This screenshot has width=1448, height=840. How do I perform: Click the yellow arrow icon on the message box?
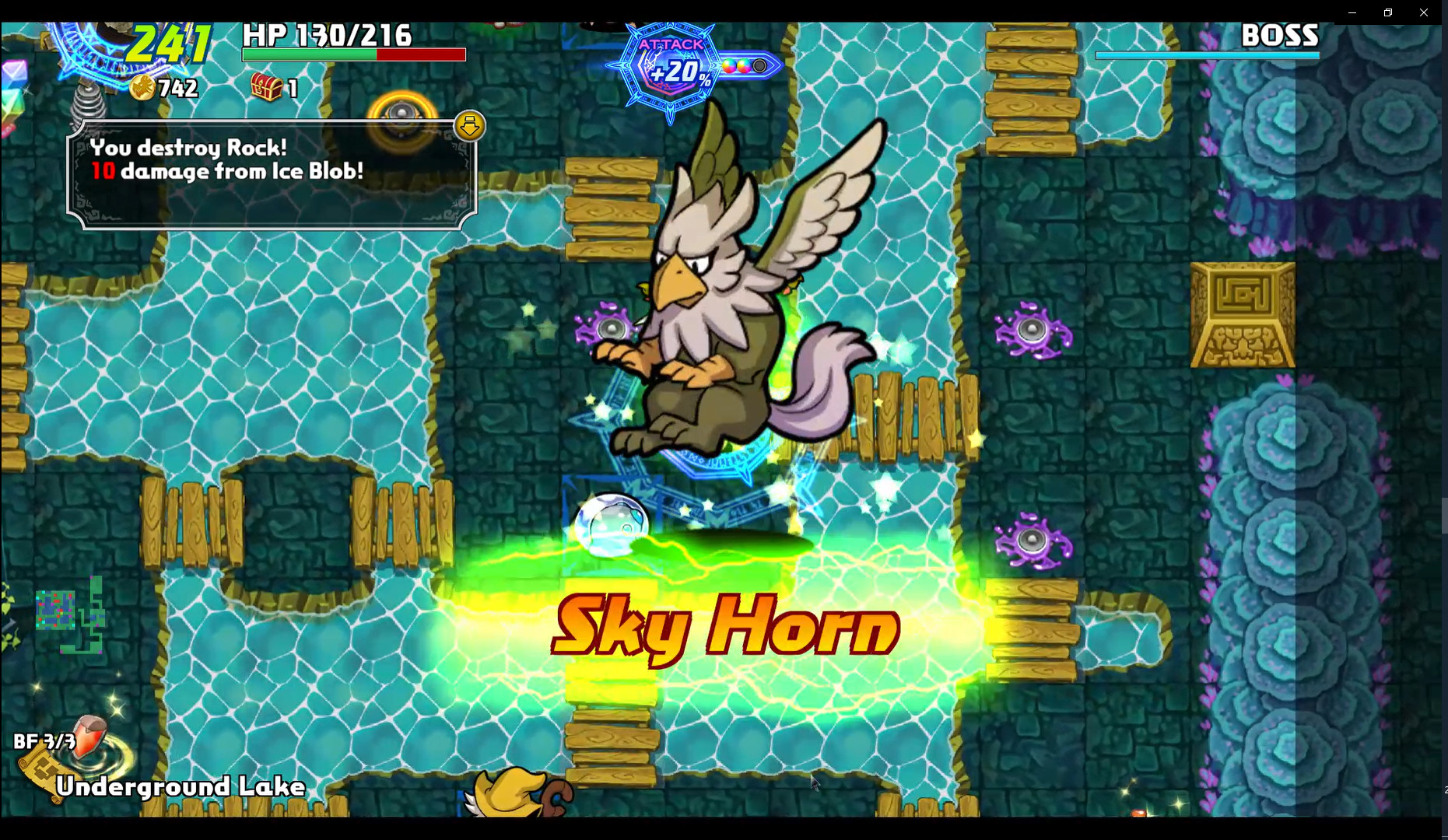pos(468,125)
